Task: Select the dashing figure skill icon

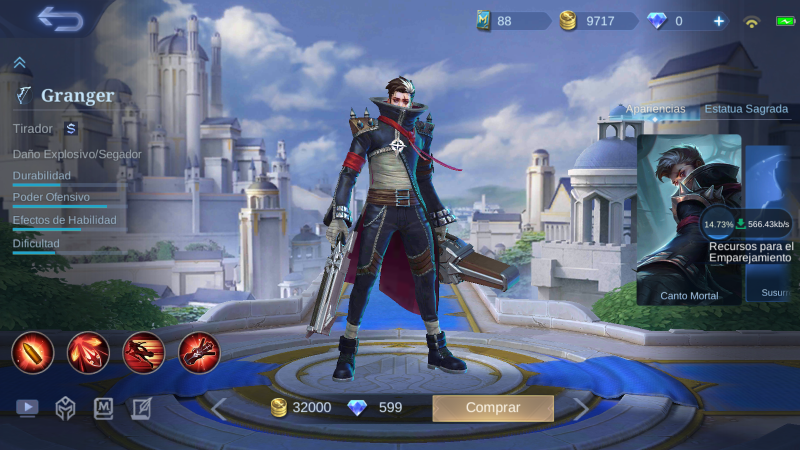Action: coord(143,352)
